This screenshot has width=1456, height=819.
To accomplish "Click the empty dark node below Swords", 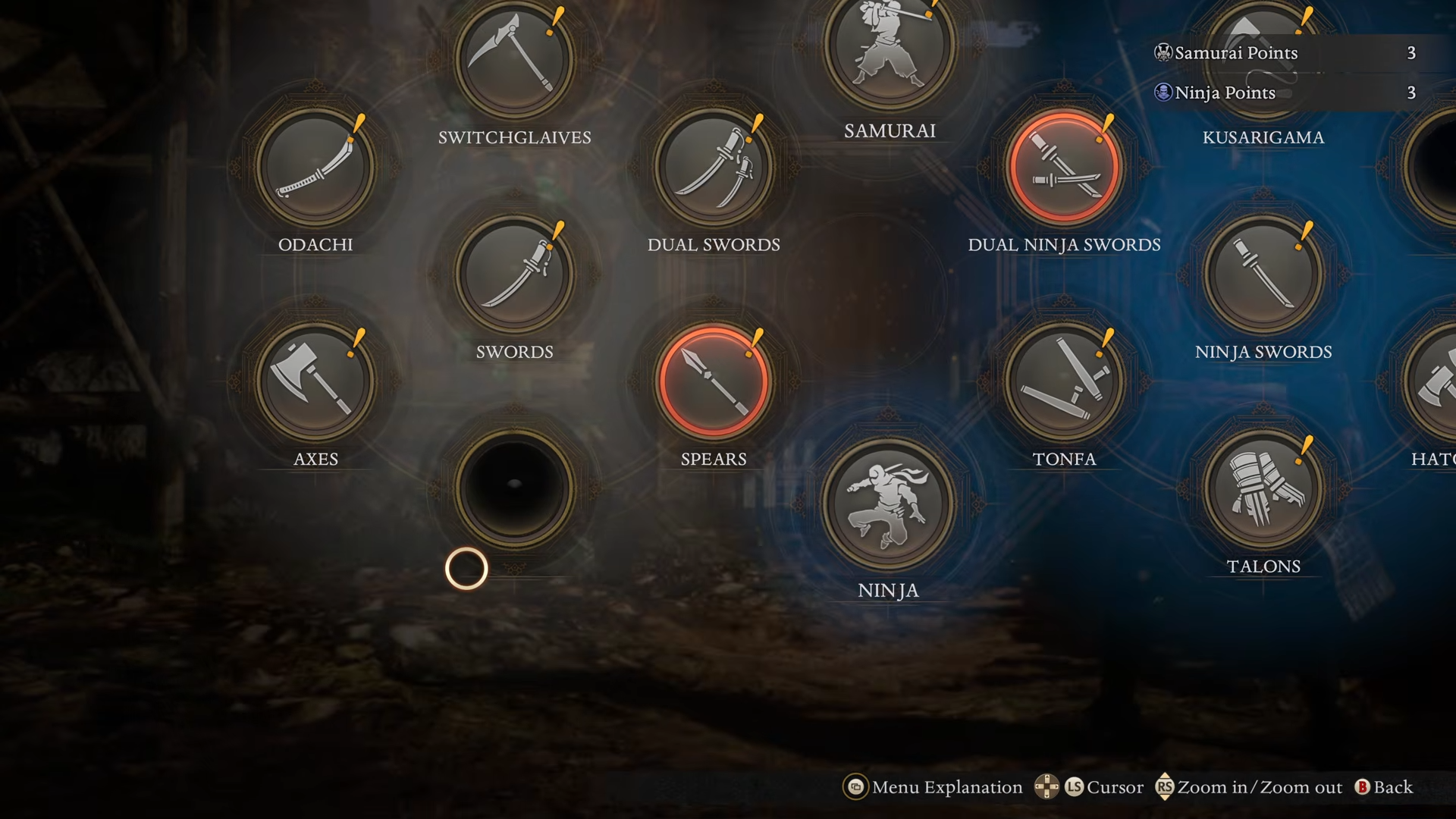I will (514, 488).
